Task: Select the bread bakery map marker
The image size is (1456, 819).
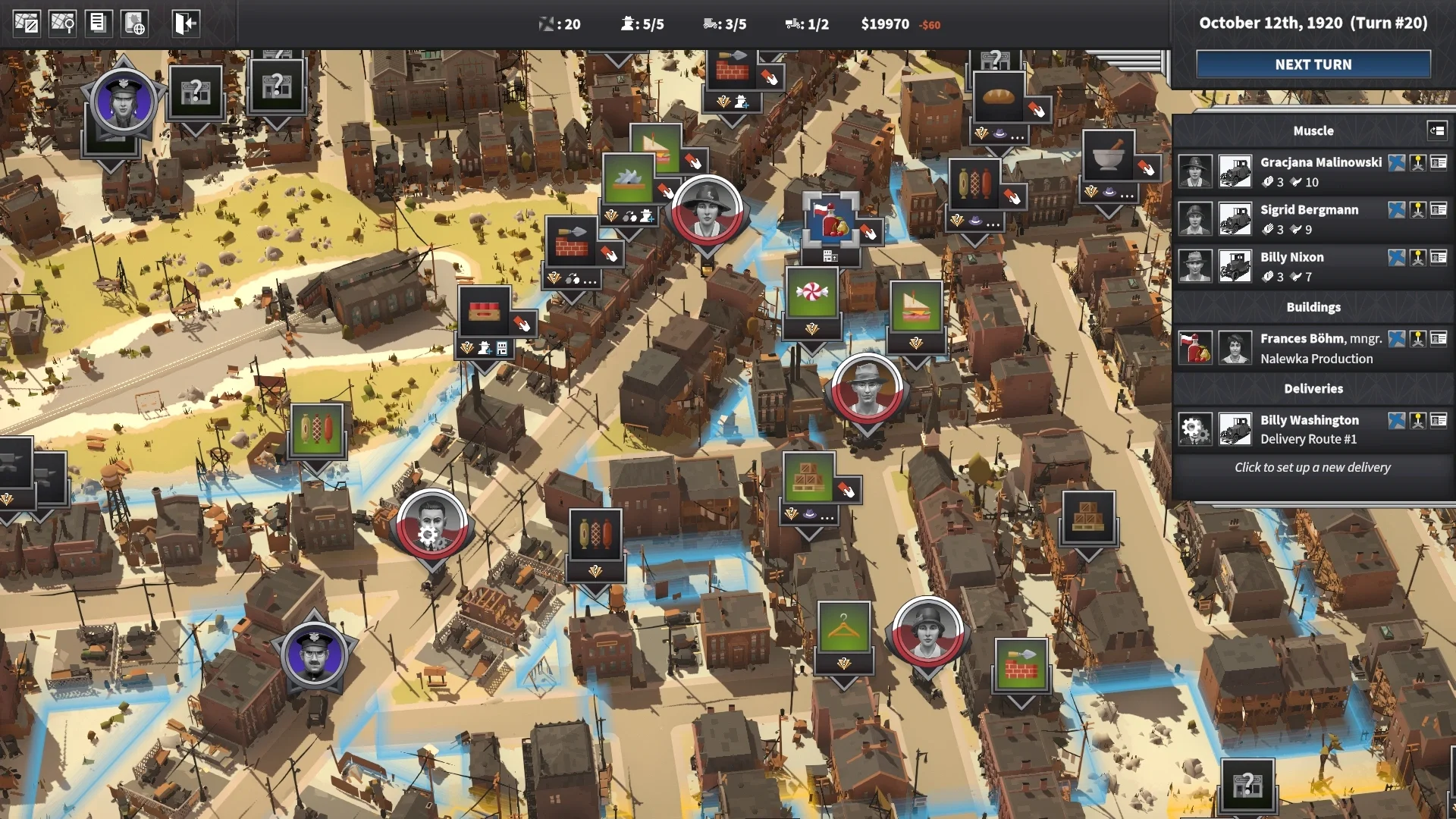Action: (x=998, y=97)
